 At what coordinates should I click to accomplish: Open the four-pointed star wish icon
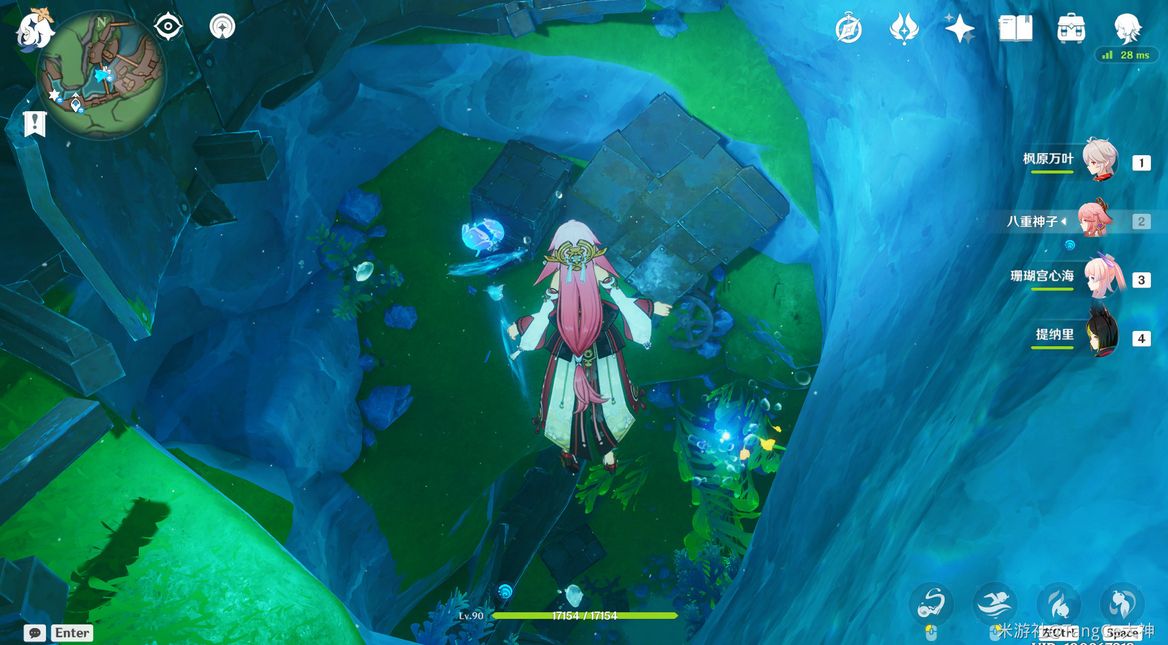pyautogui.click(x=960, y=28)
